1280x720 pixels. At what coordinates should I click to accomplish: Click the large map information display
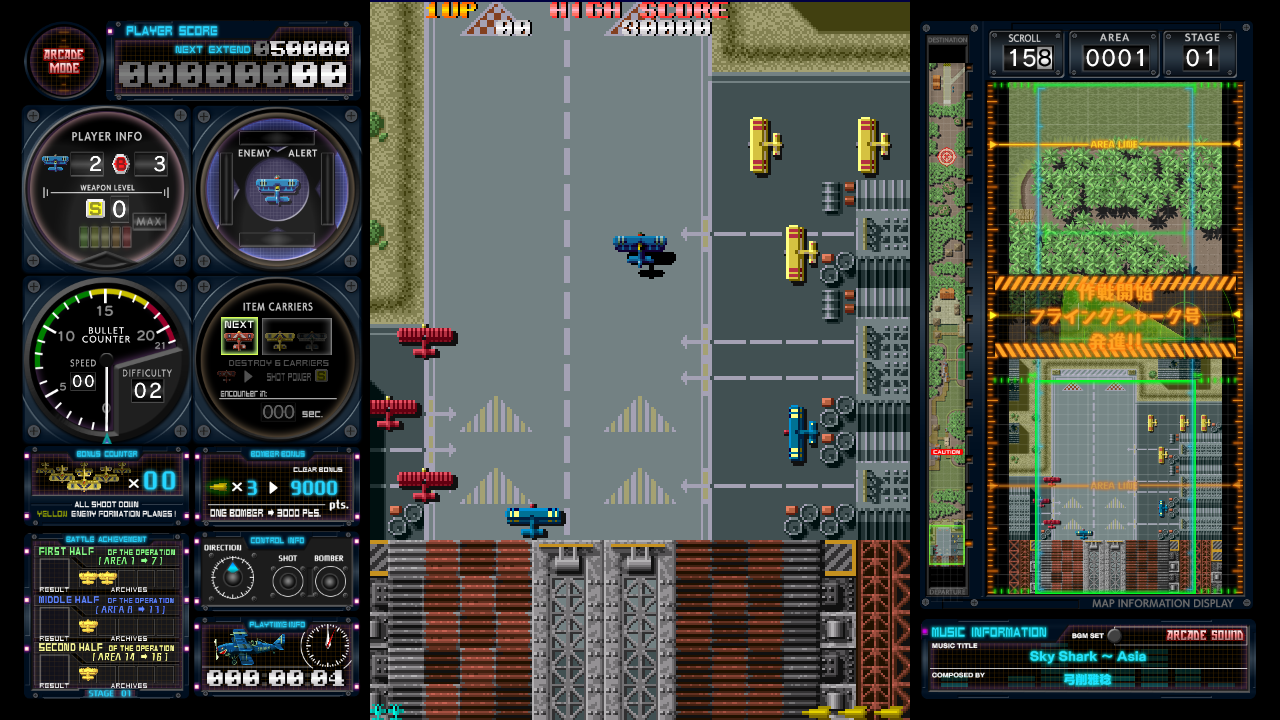(x=1115, y=340)
